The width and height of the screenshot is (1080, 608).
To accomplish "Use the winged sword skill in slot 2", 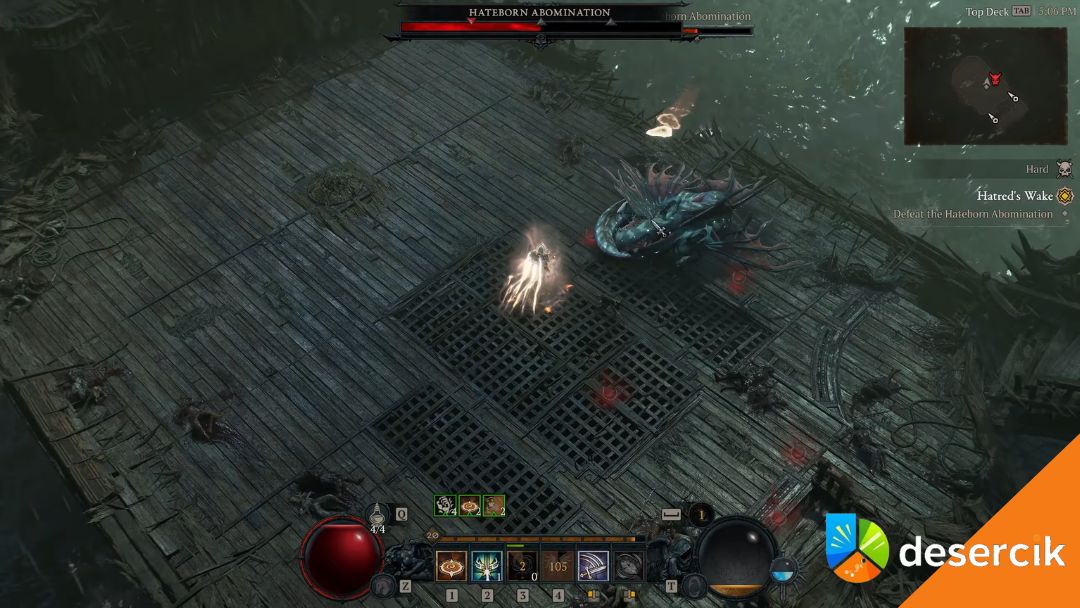I will click(x=487, y=566).
